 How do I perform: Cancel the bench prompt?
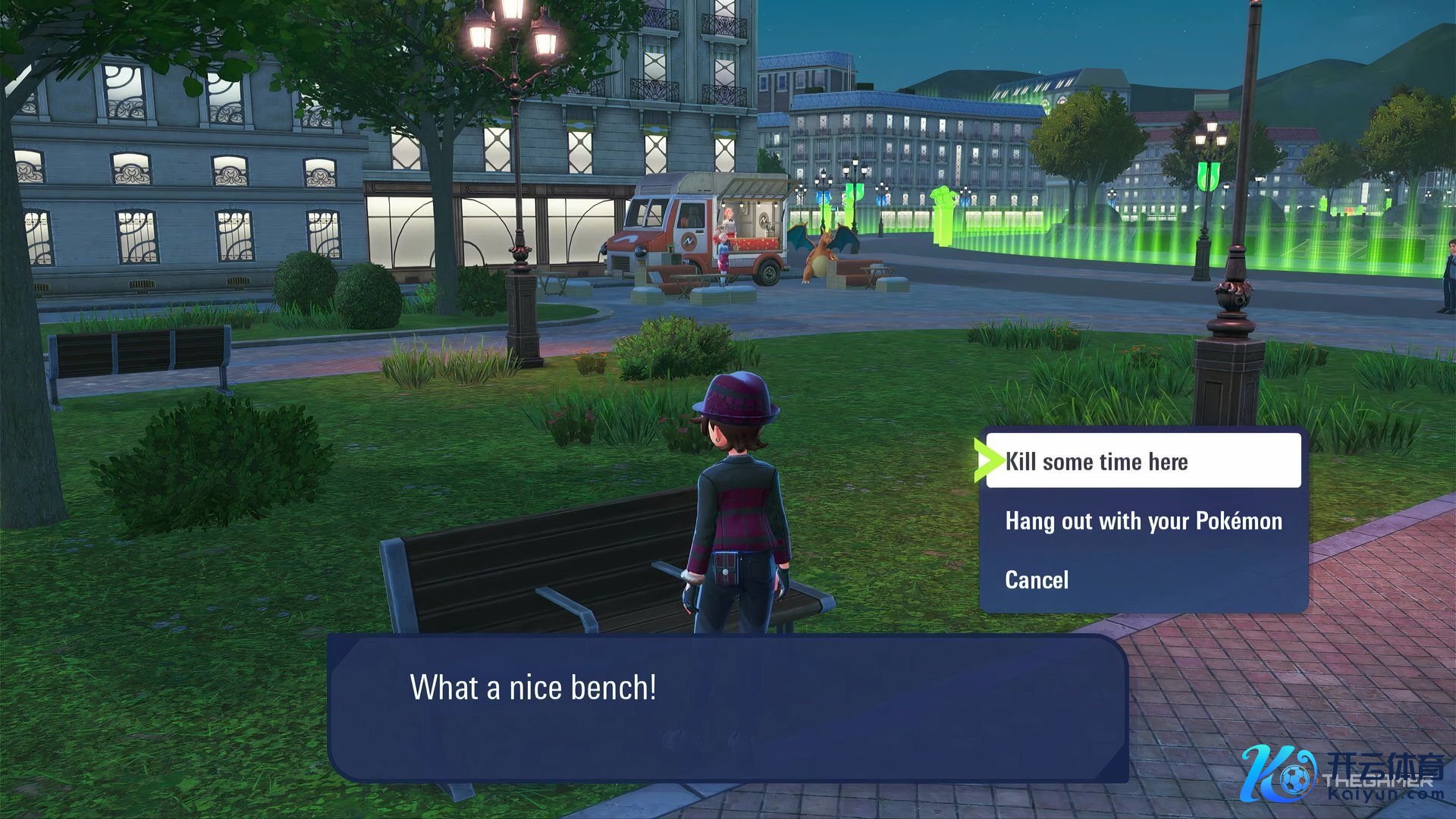pos(1037,580)
